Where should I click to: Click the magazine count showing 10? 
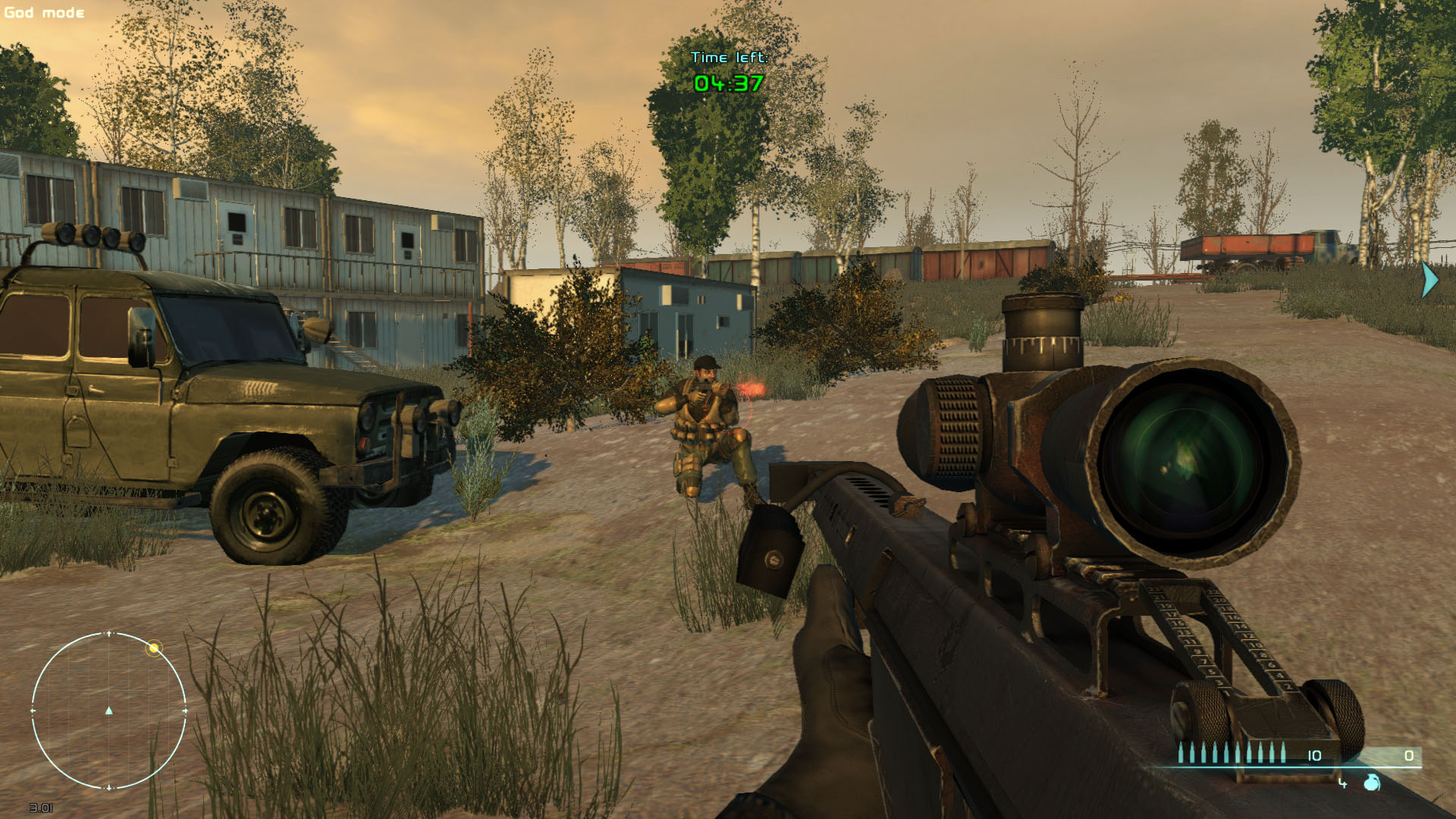pos(1314,755)
